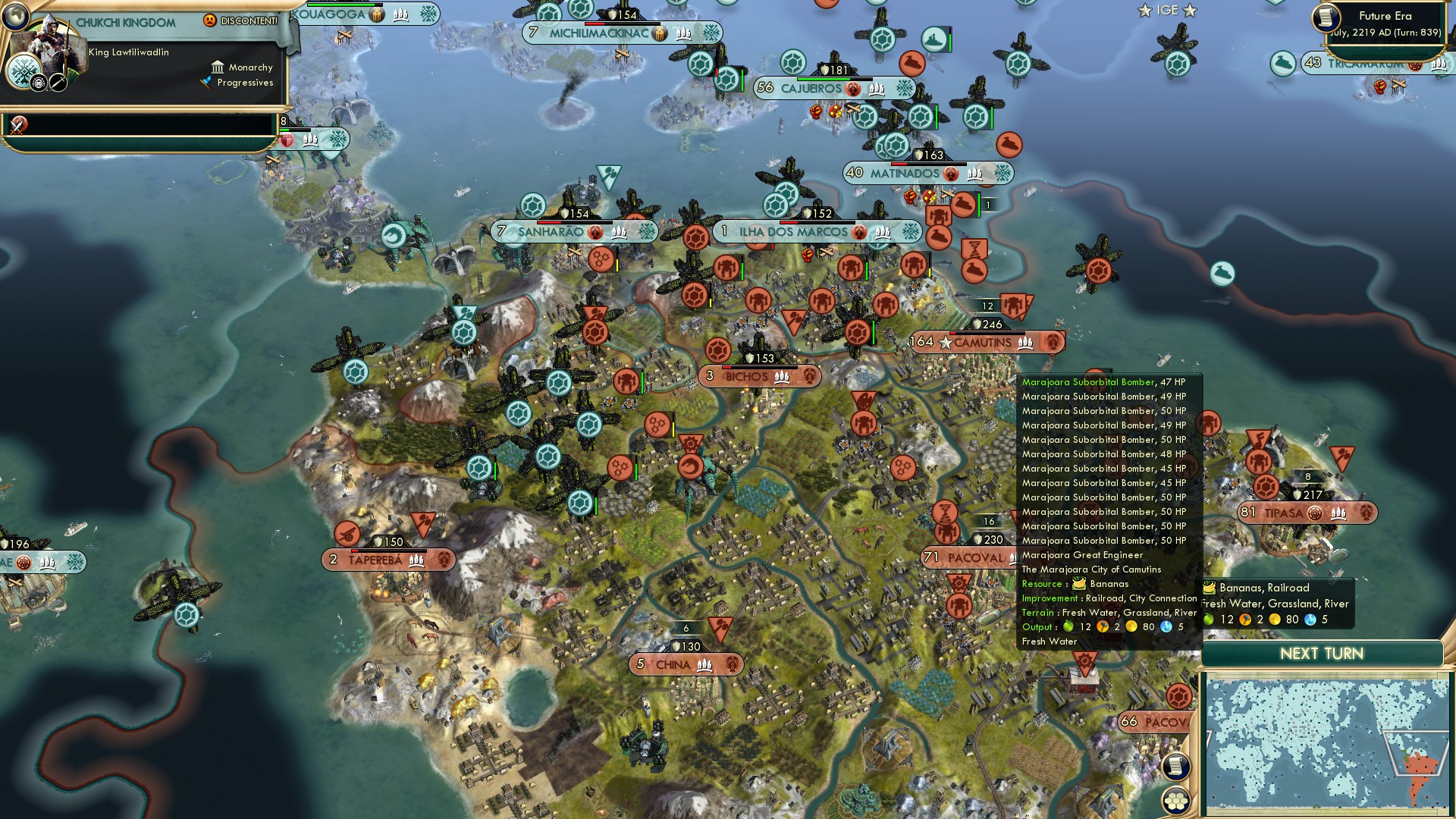
Task: Click the Monarchy government building icon
Action: 218,67
